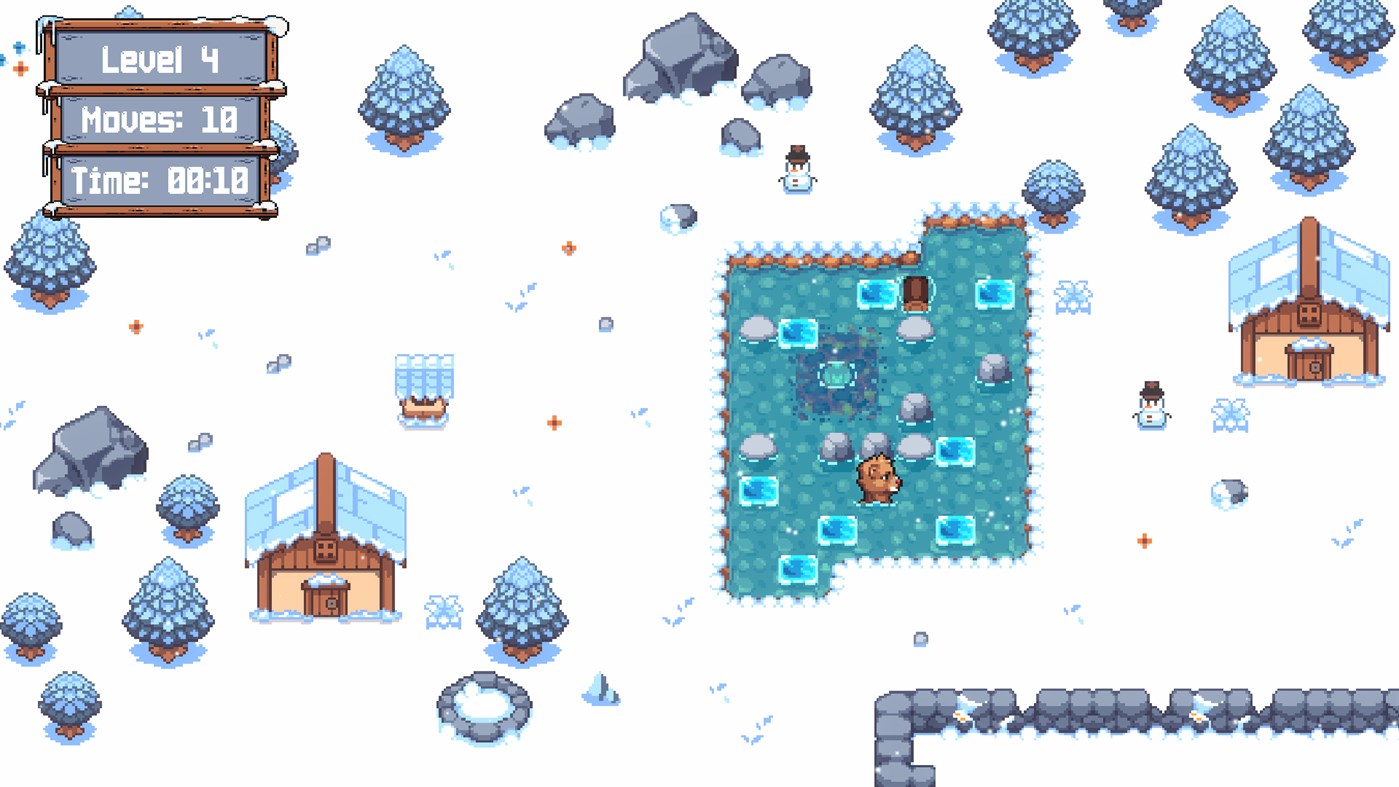Select the ice block at the pond's bottom edge

[800, 570]
